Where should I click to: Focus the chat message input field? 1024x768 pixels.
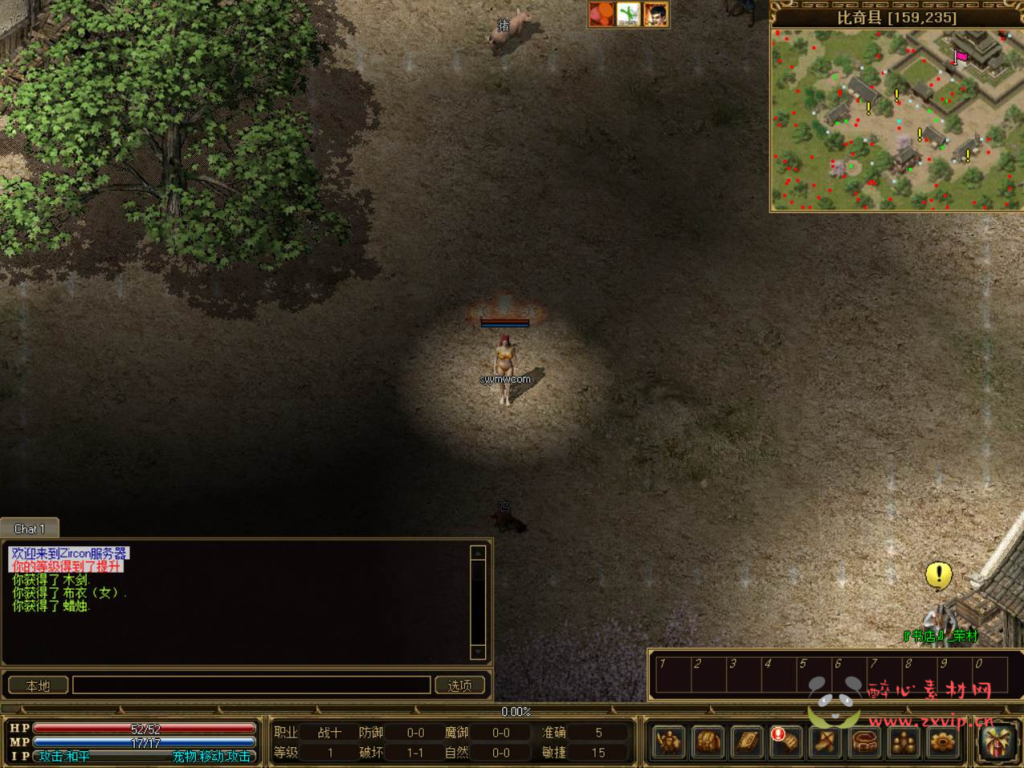pos(251,685)
